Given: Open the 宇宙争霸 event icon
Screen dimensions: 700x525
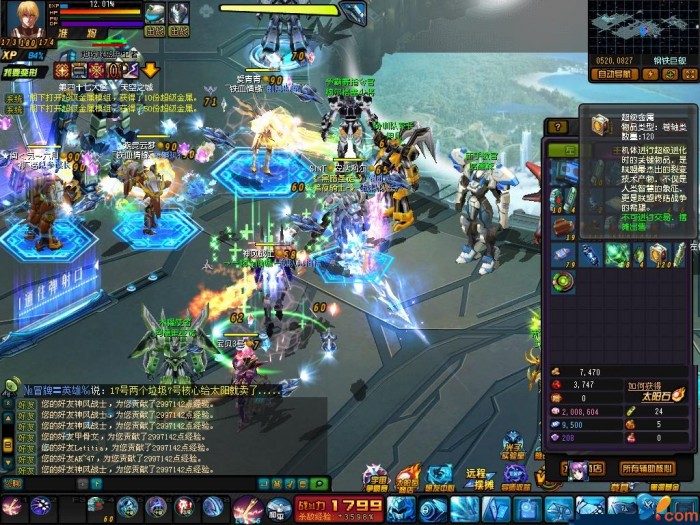Looking at the screenshot, I should [376, 479].
